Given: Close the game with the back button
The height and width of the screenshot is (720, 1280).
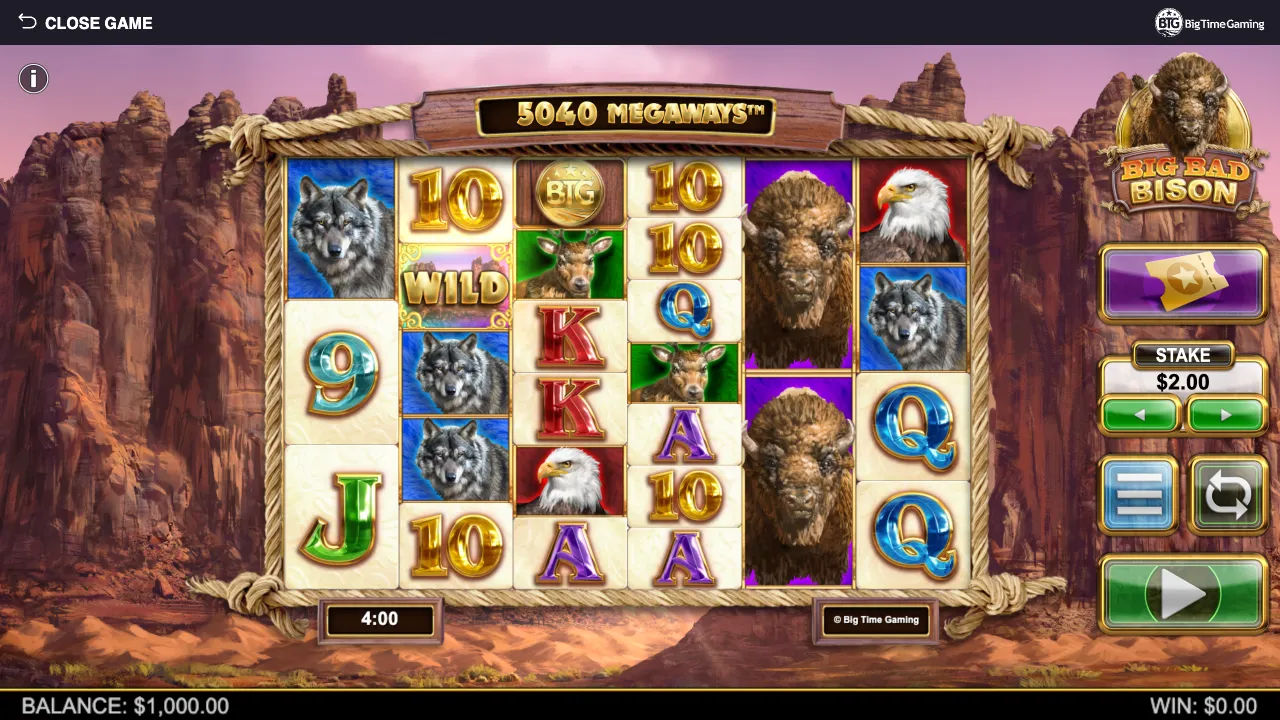Looking at the screenshot, I should (85, 22).
